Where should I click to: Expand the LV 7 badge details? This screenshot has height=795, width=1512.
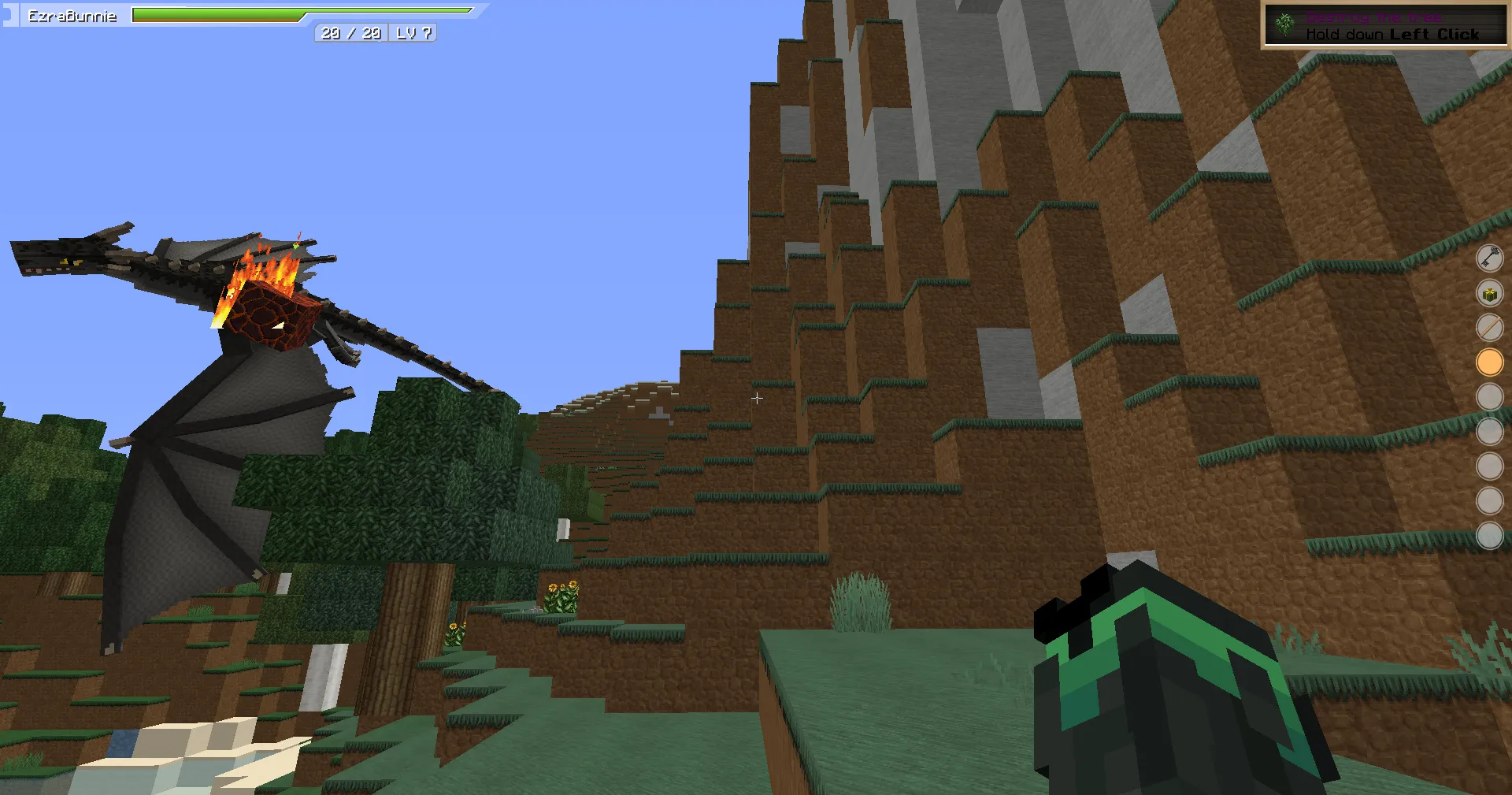point(415,34)
